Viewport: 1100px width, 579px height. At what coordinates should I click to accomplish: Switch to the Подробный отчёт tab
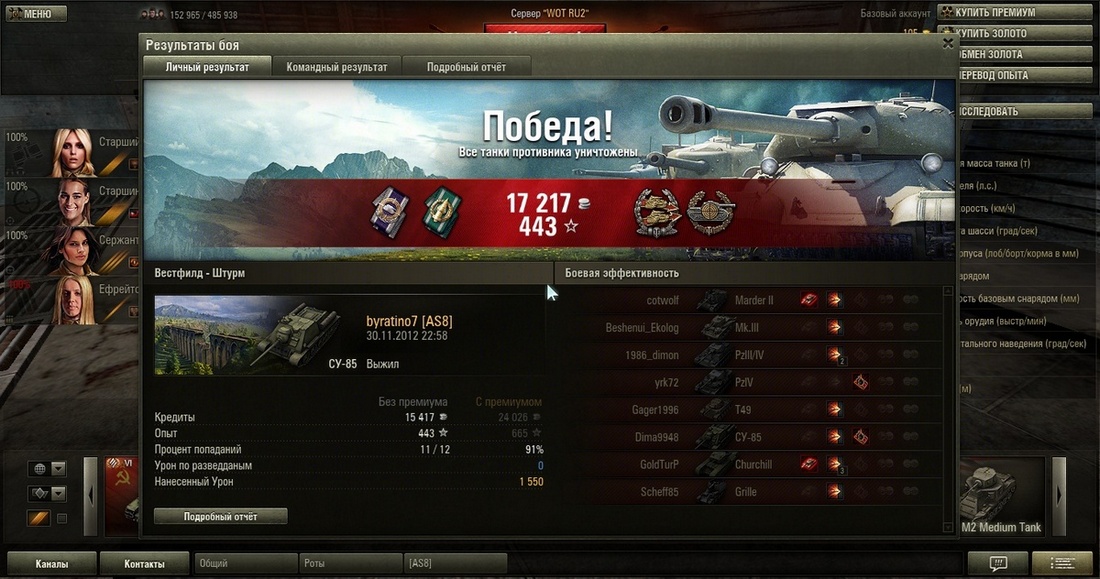(x=466, y=67)
